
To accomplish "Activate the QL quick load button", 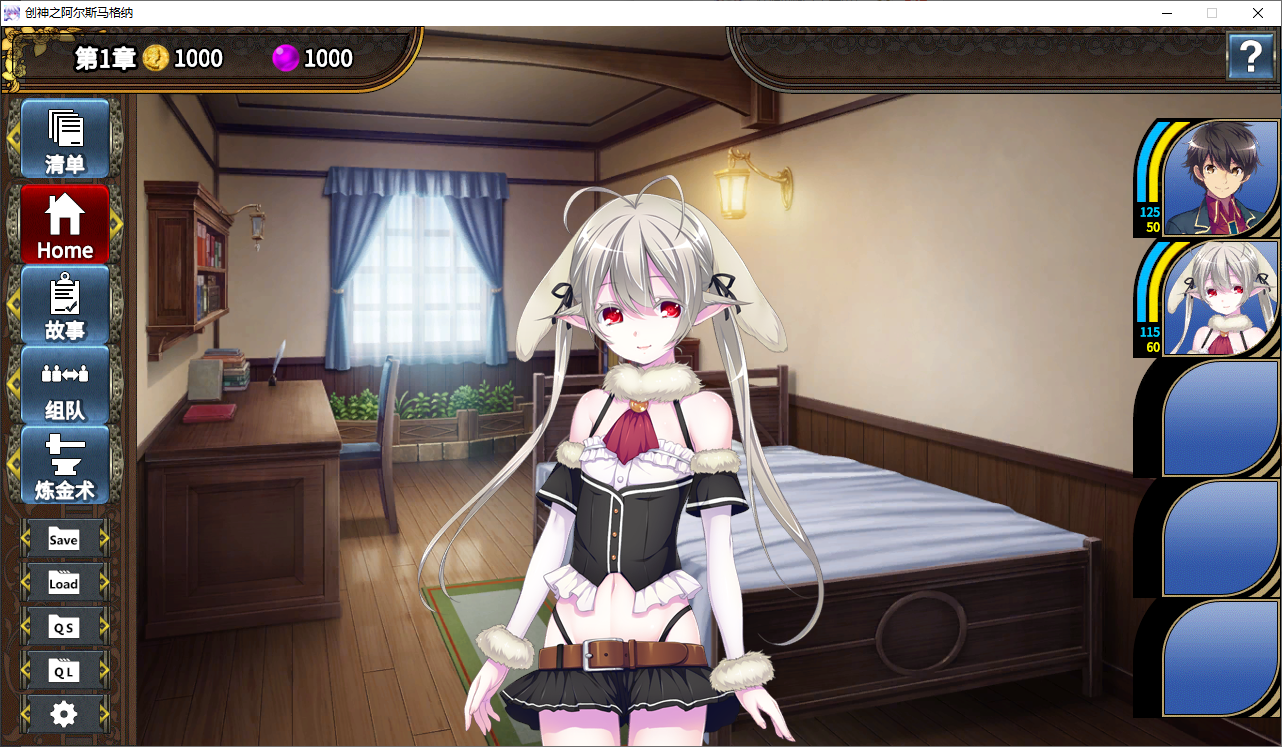I will point(64,671).
